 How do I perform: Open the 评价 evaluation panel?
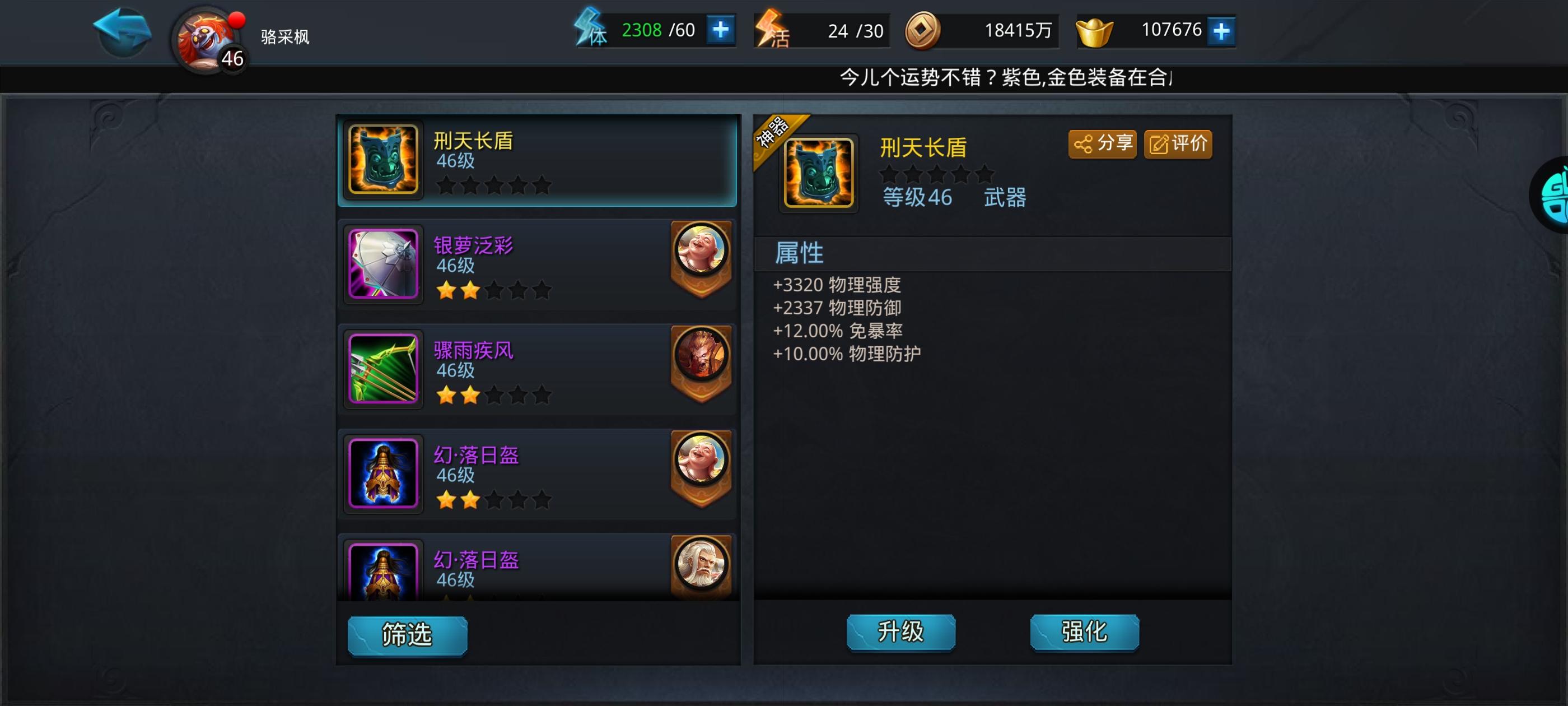coord(1178,144)
